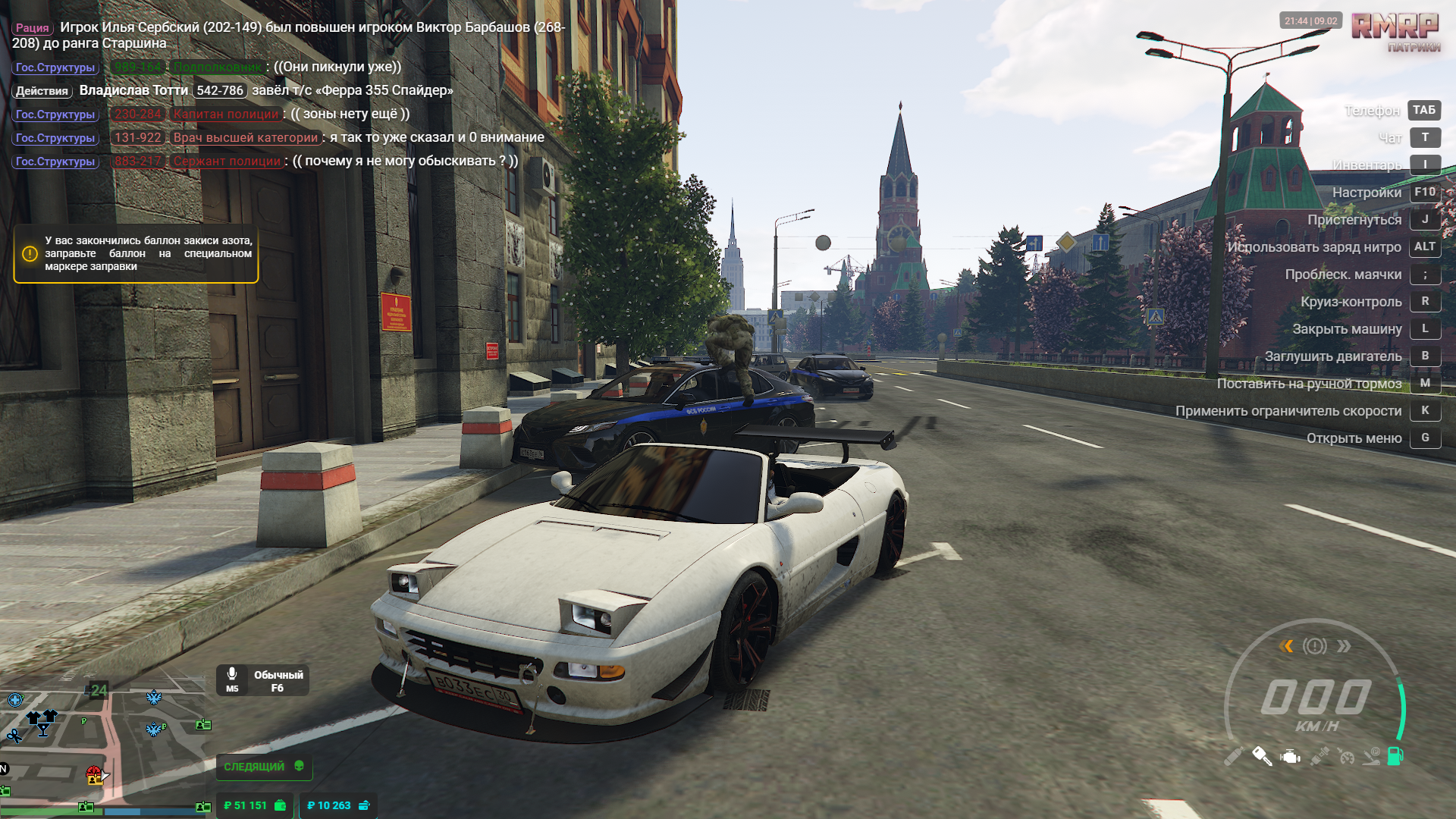Activate the right turn signal arrows
1456x819 pixels.
pos(1344,646)
